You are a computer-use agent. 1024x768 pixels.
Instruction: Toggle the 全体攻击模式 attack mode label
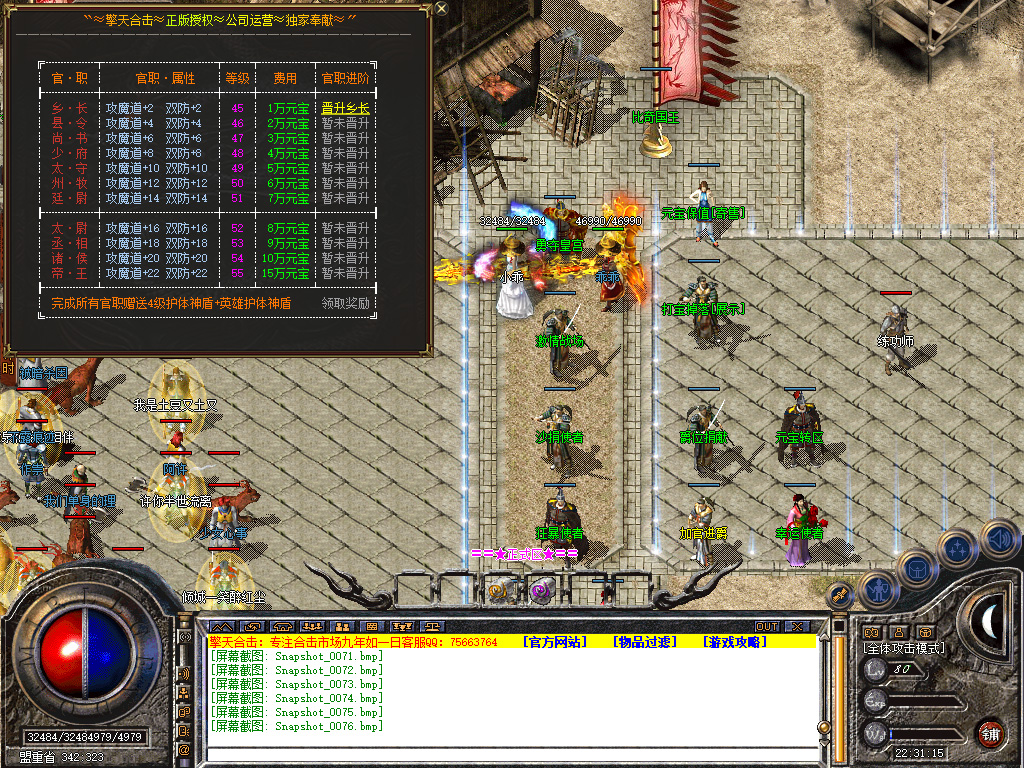(903, 649)
